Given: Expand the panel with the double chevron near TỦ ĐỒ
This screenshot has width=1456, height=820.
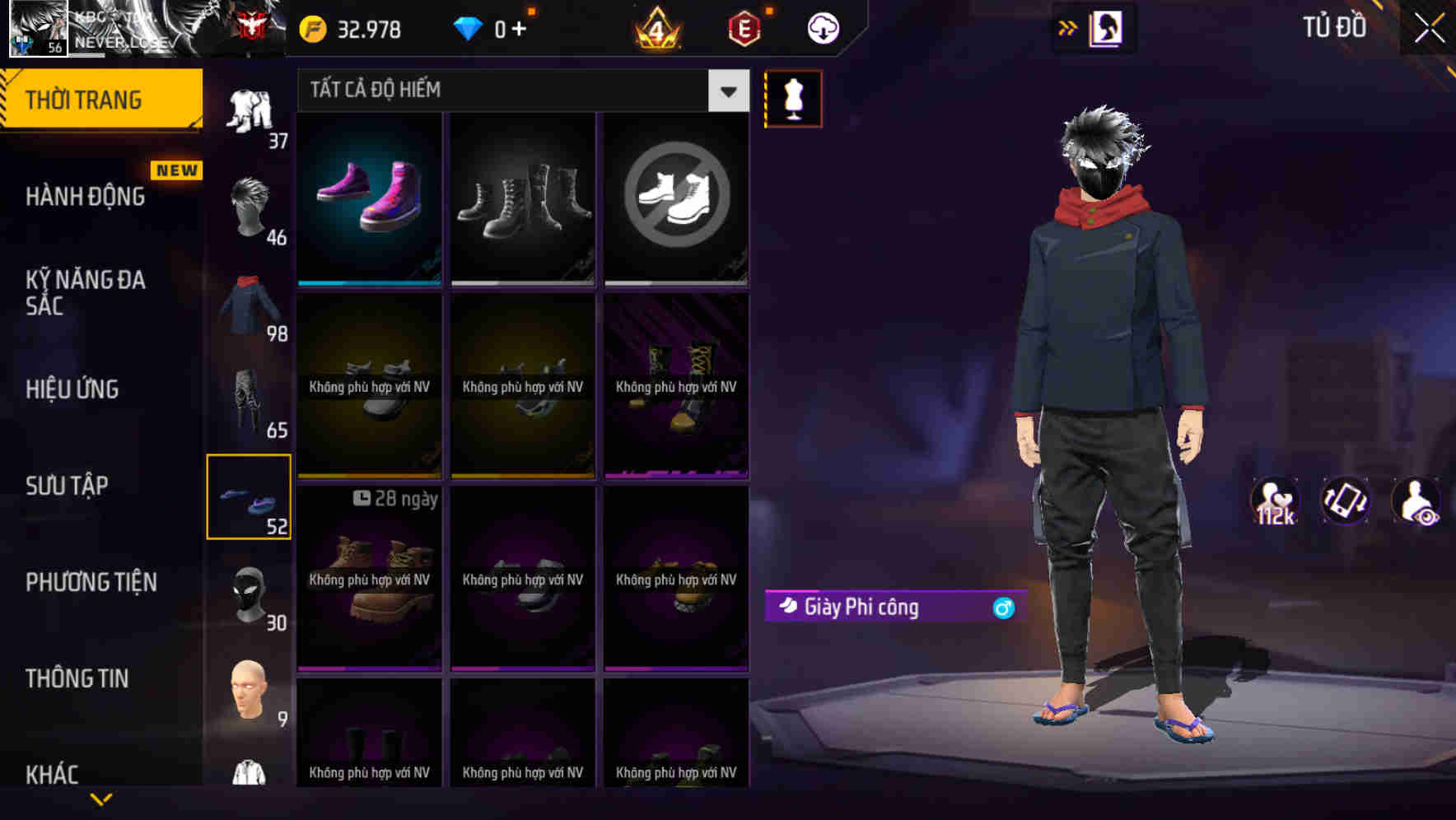Looking at the screenshot, I should coord(1068,27).
